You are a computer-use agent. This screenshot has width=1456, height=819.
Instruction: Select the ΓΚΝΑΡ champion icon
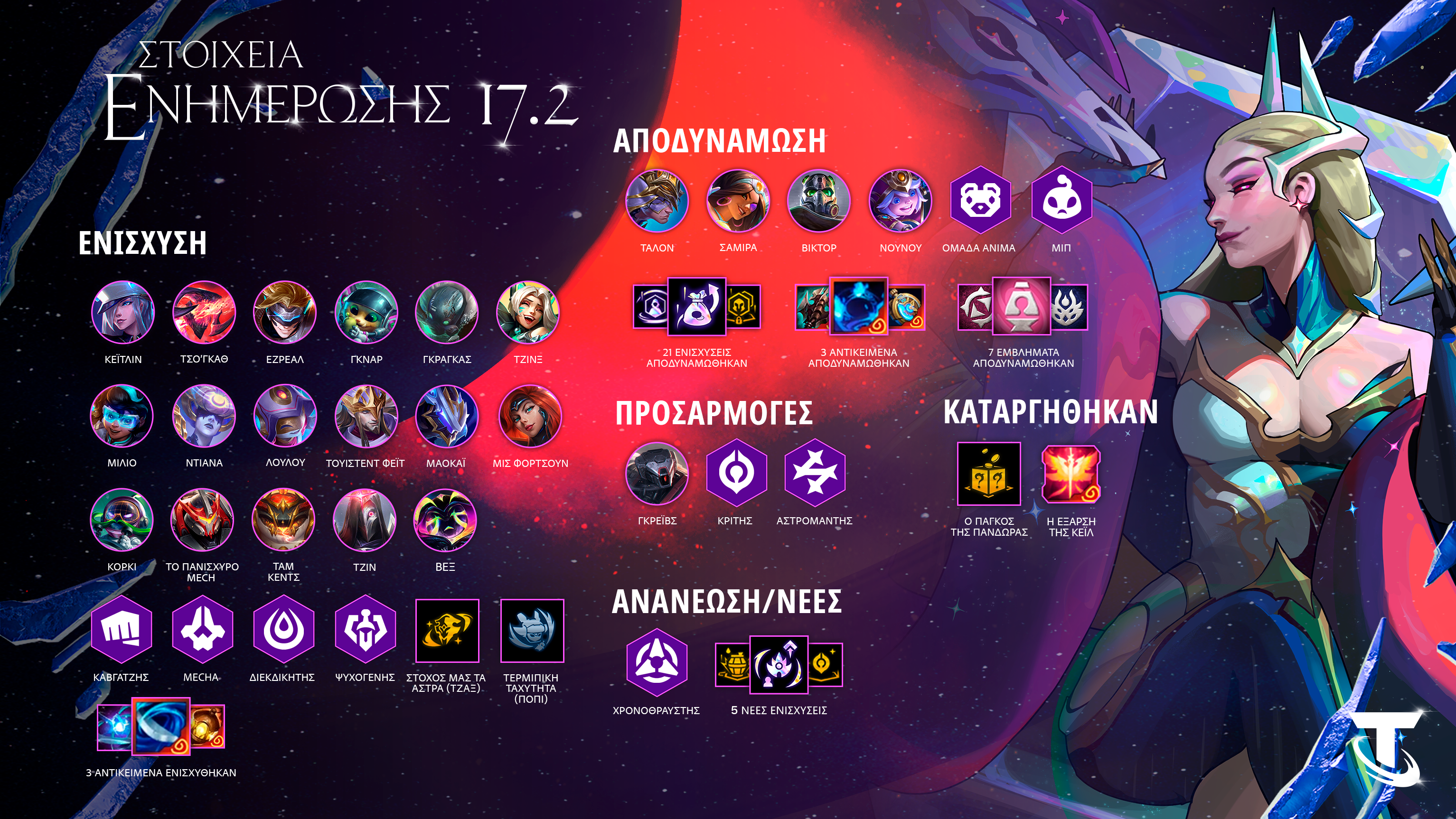366,312
